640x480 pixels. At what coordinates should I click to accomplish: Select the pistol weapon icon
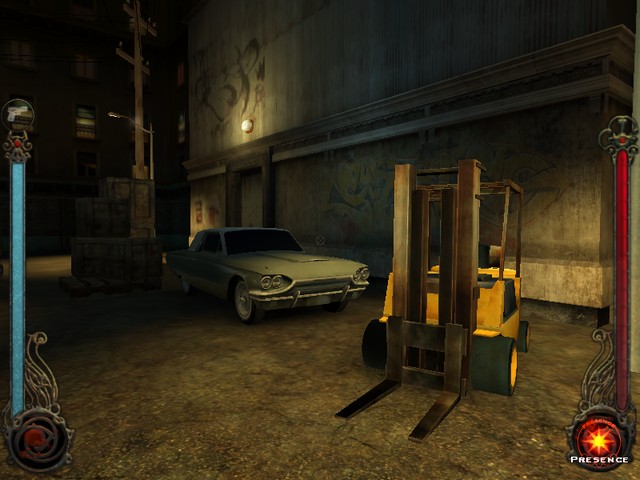tap(18, 114)
